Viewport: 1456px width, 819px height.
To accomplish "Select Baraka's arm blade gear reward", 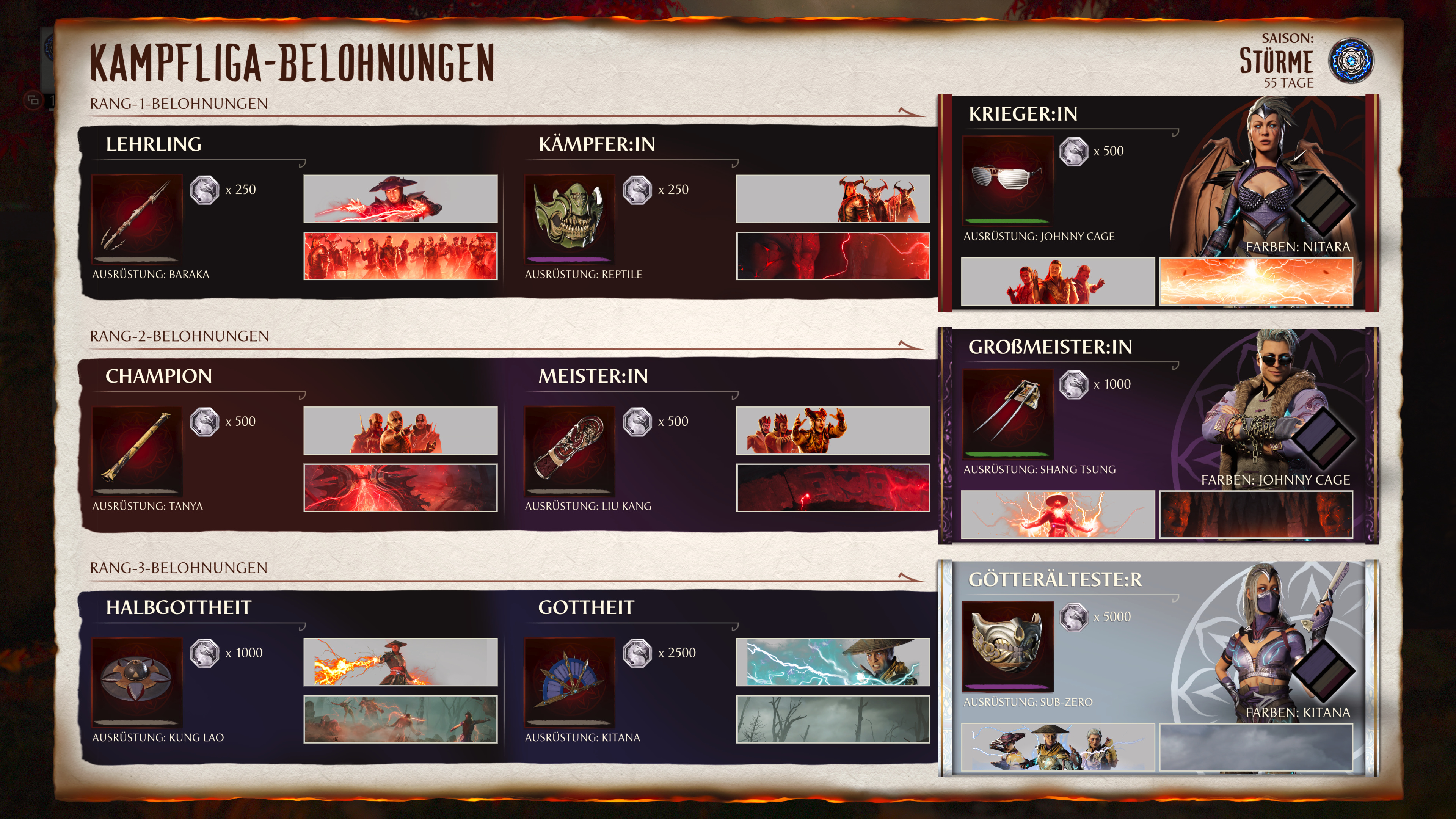I will tap(136, 218).
